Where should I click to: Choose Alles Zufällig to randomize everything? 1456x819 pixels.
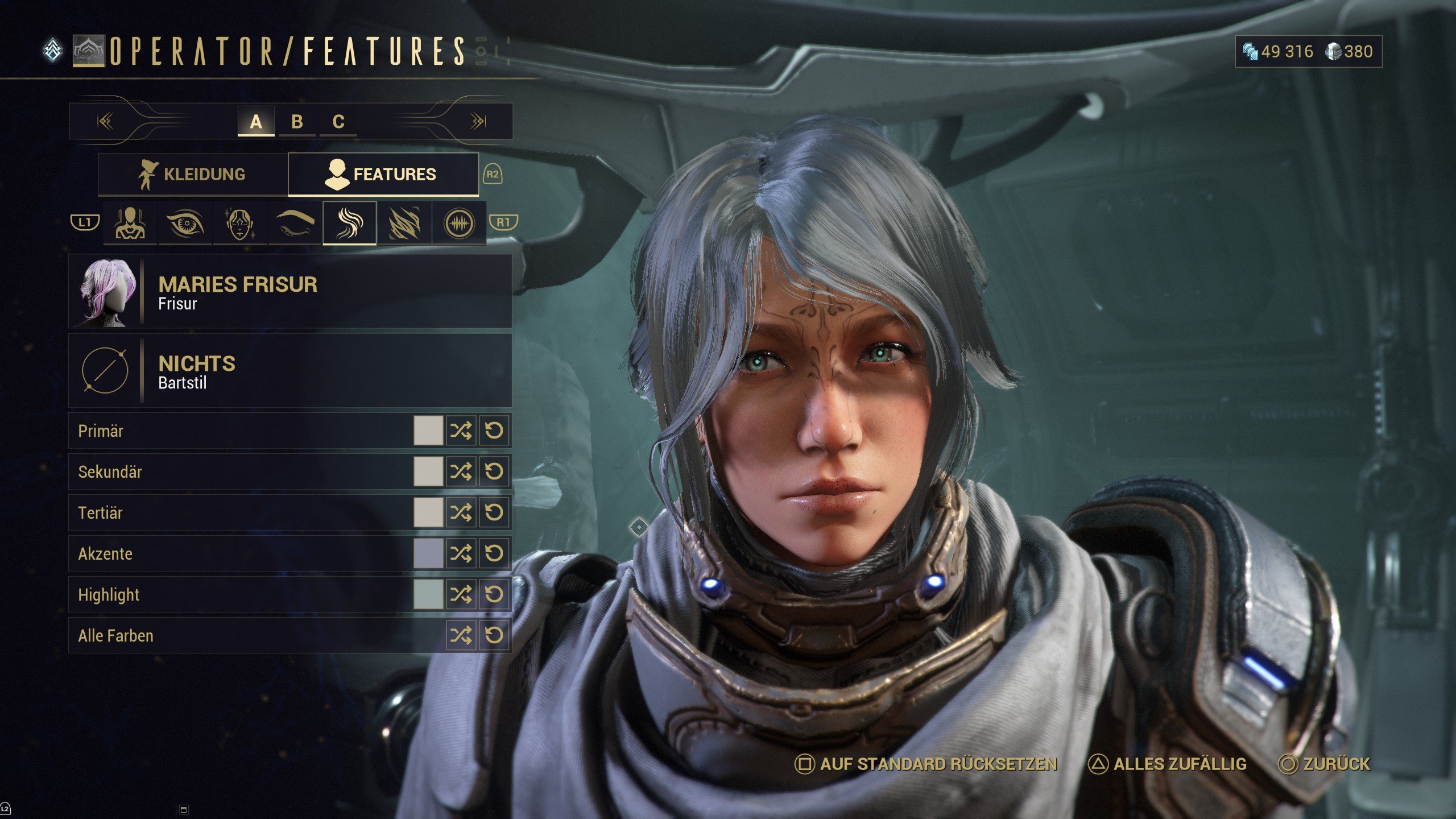coord(1168,764)
